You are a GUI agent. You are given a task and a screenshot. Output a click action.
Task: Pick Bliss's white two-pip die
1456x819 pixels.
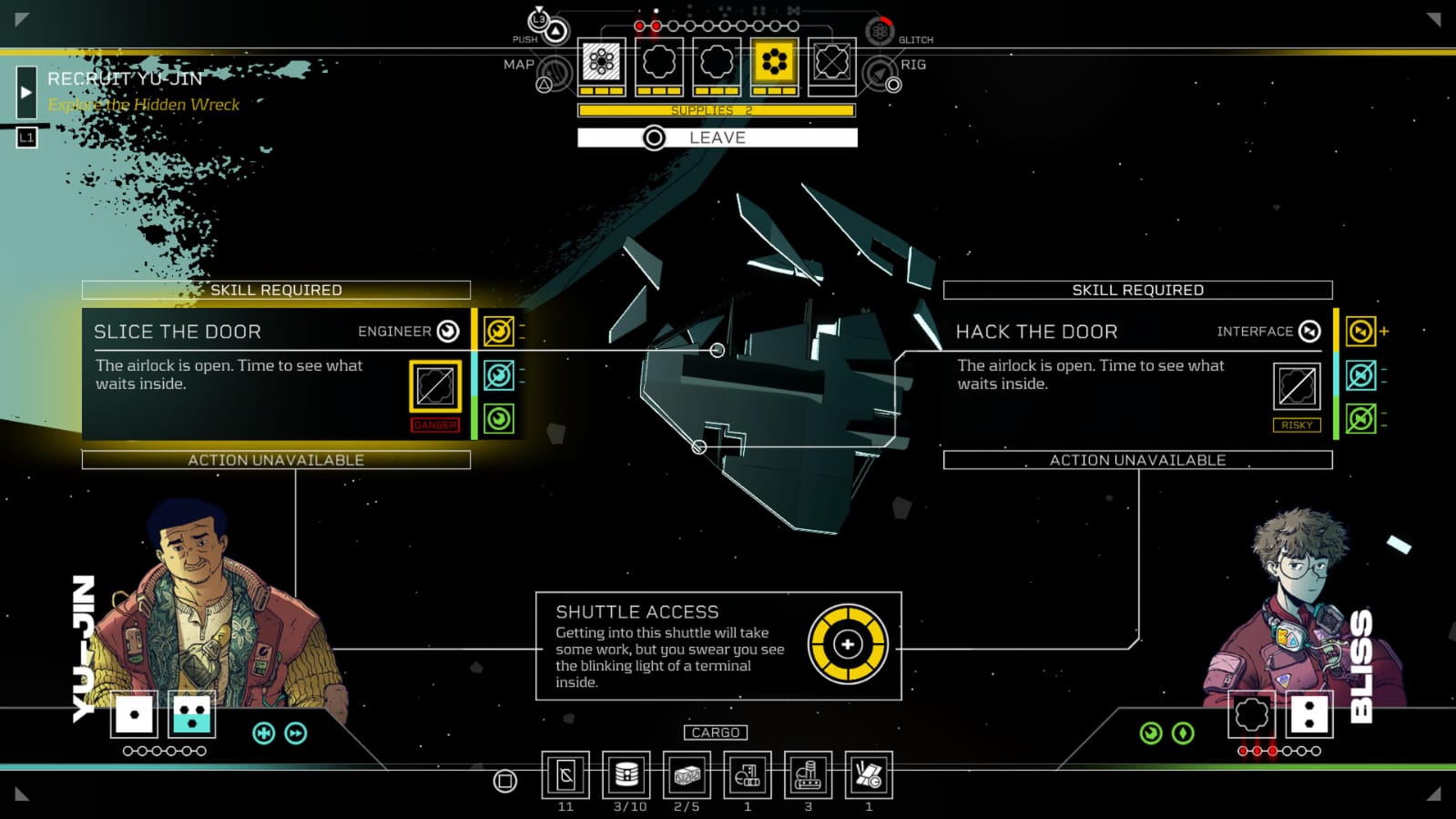point(1309,714)
